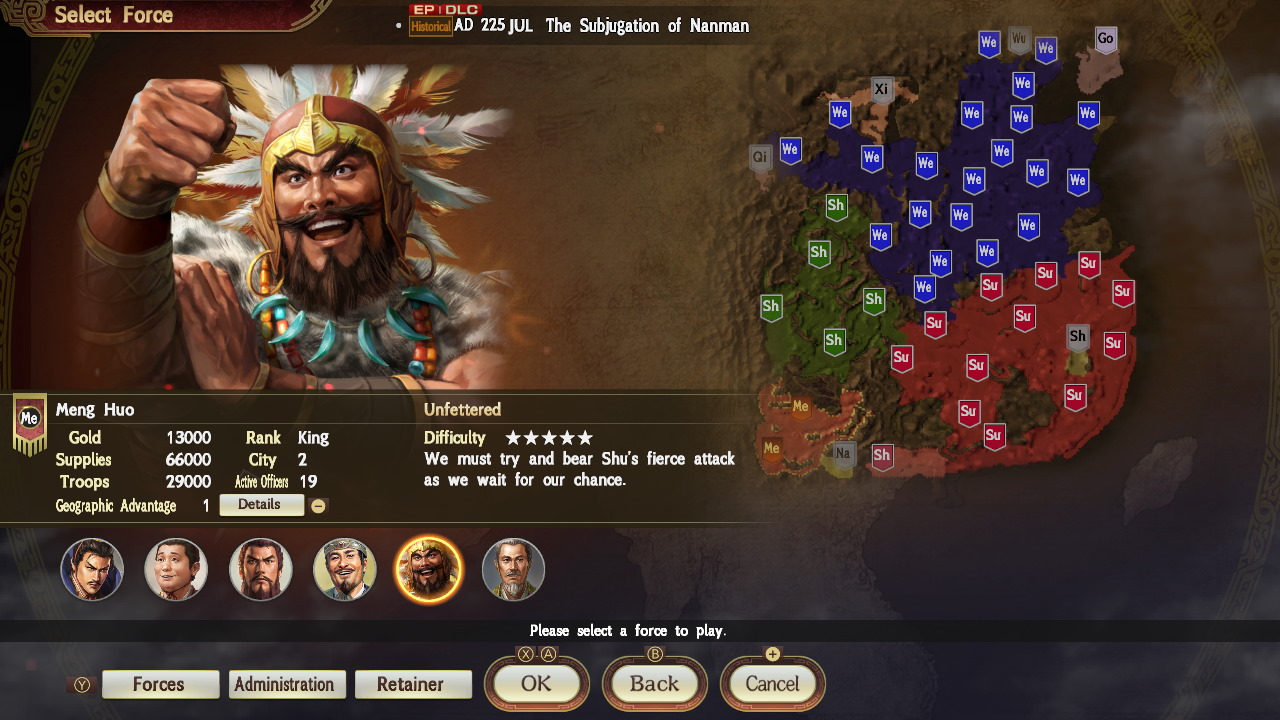Confirm force selection with OK
This screenshot has height=720, width=1280.
(536, 684)
